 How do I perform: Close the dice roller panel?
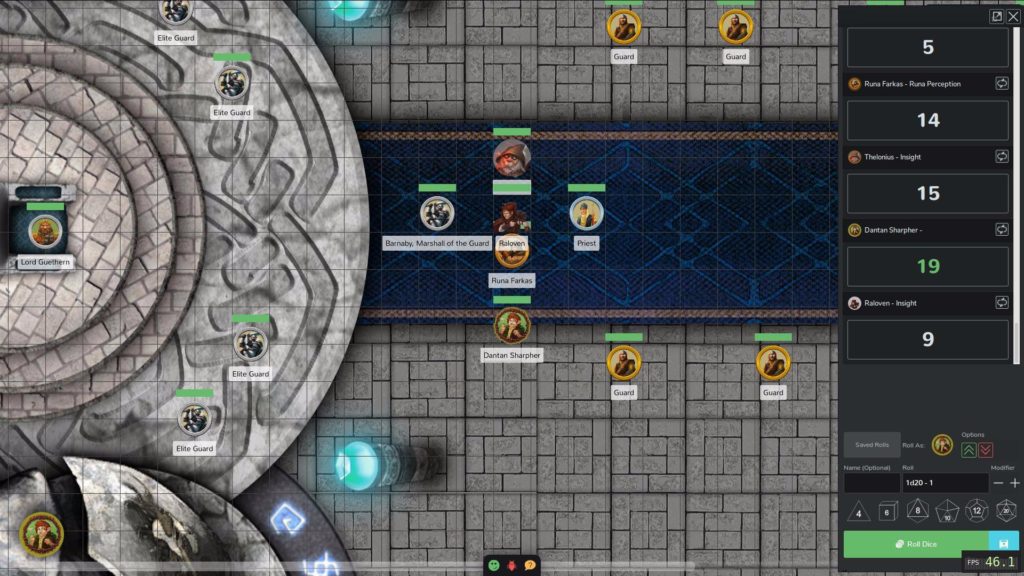(1013, 16)
